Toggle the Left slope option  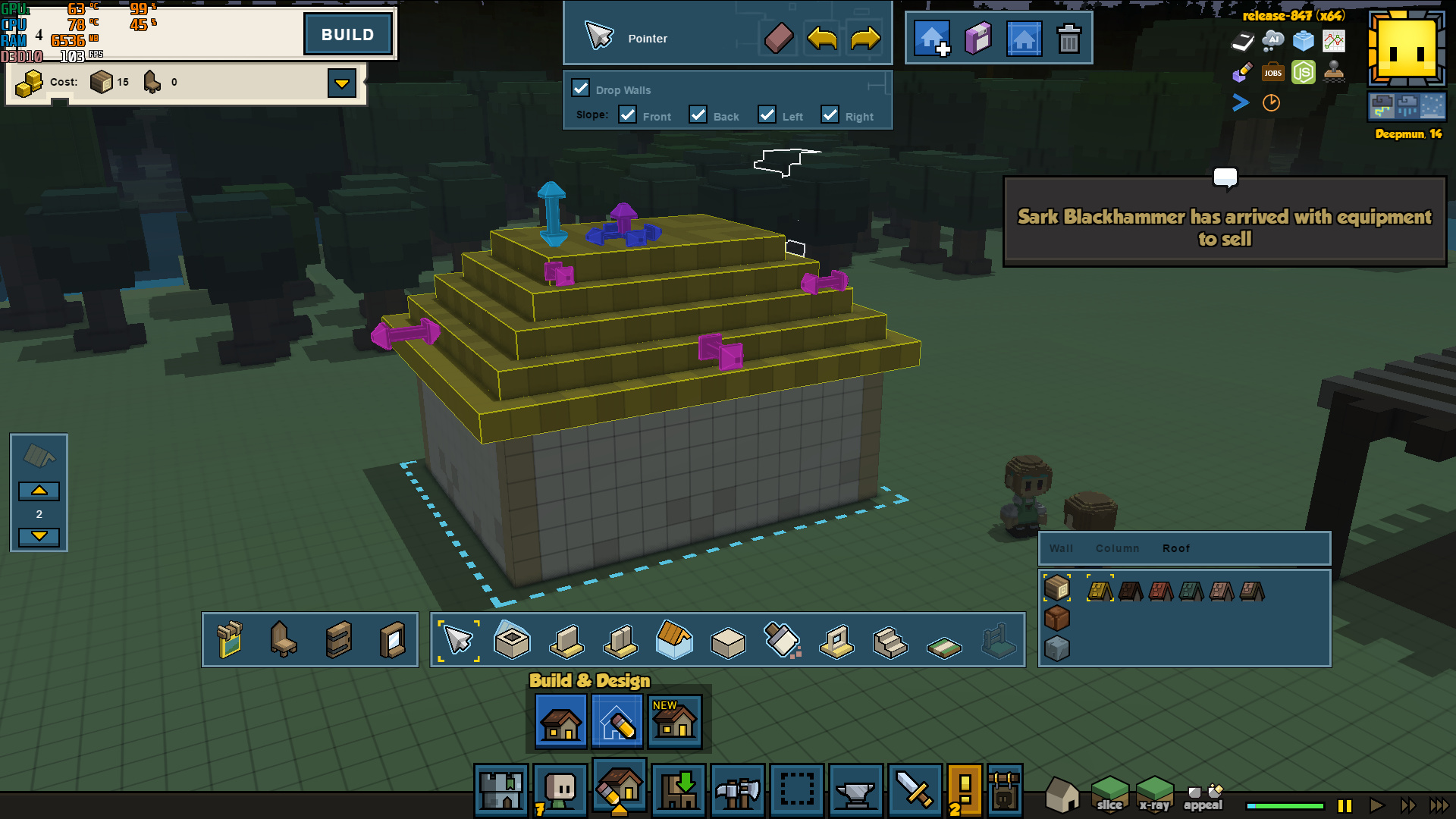(x=767, y=115)
